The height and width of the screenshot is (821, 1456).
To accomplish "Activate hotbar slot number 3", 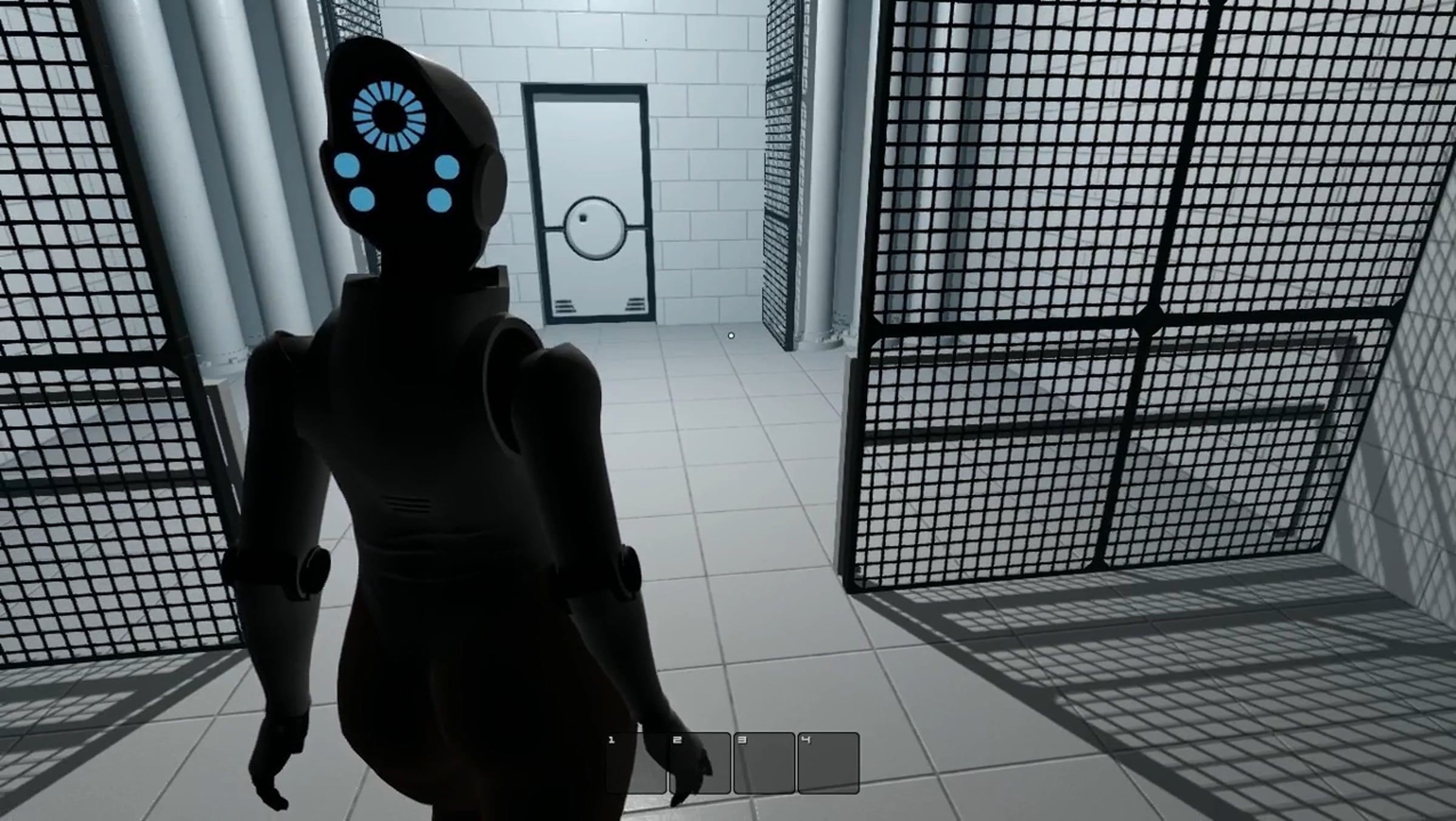I will tap(764, 763).
